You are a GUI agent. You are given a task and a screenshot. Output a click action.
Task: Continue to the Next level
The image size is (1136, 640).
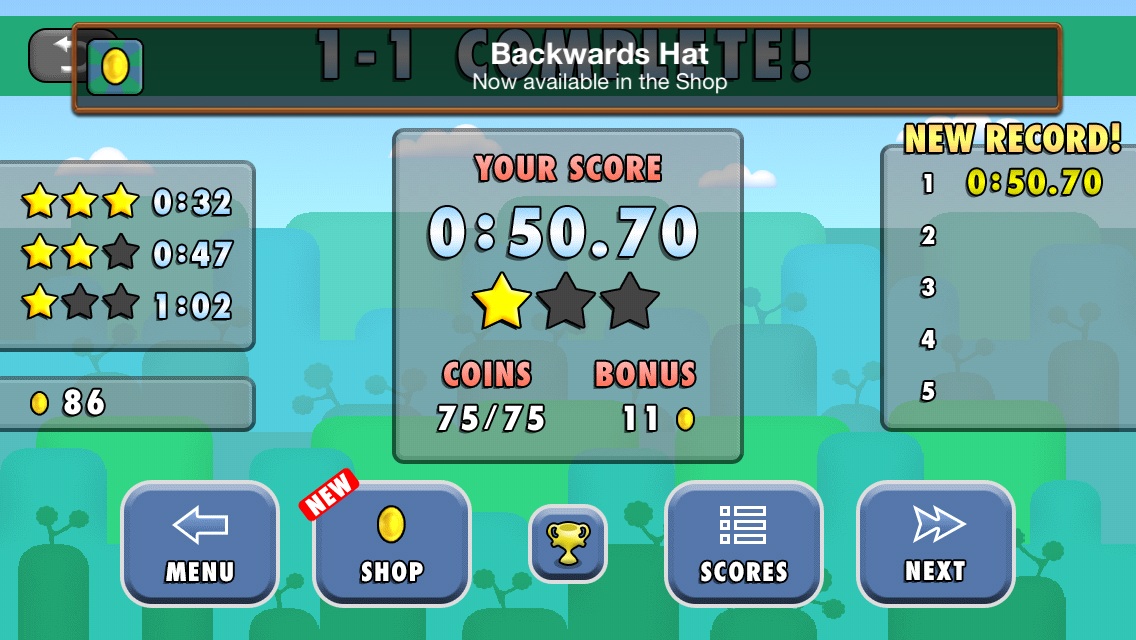tap(935, 543)
